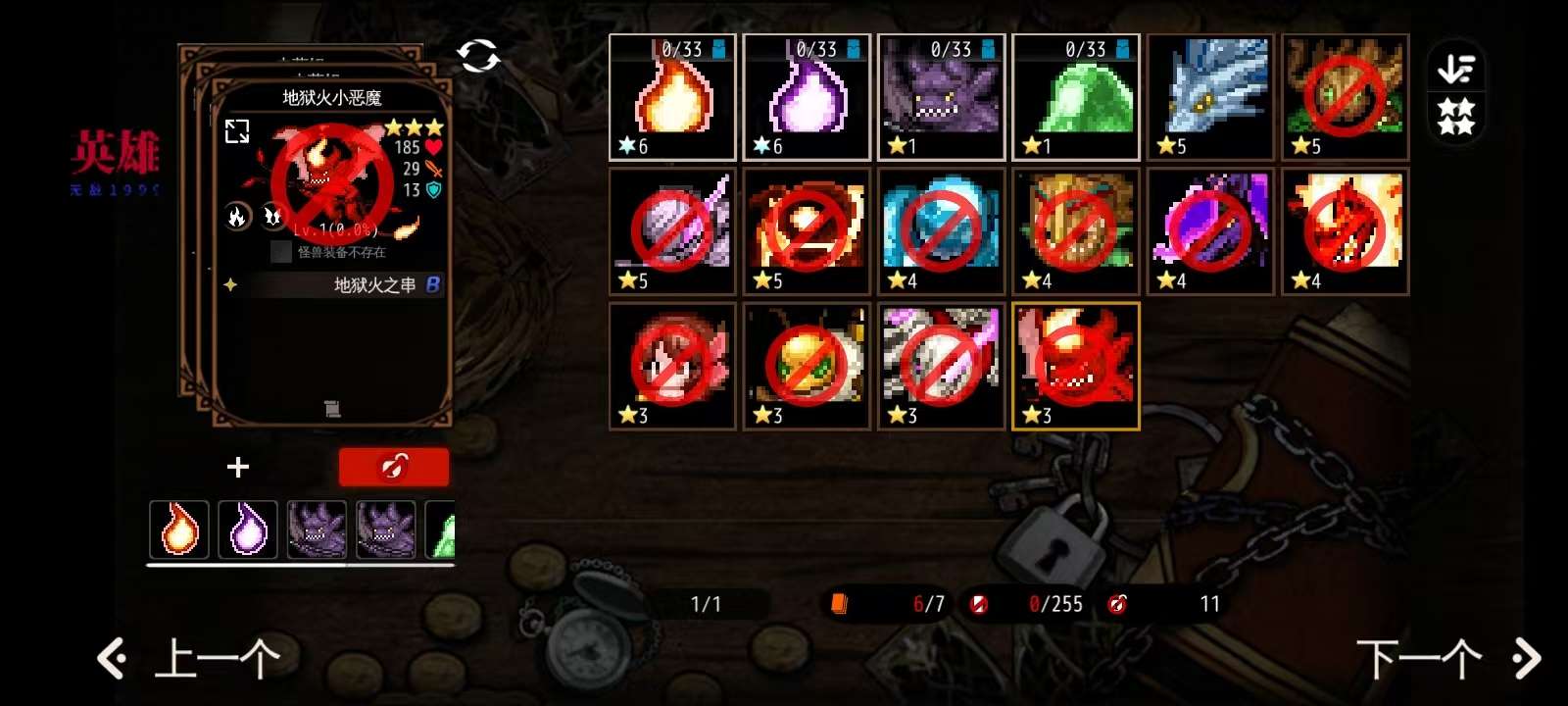
Task: Click the red release button
Action: click(394, 468)
